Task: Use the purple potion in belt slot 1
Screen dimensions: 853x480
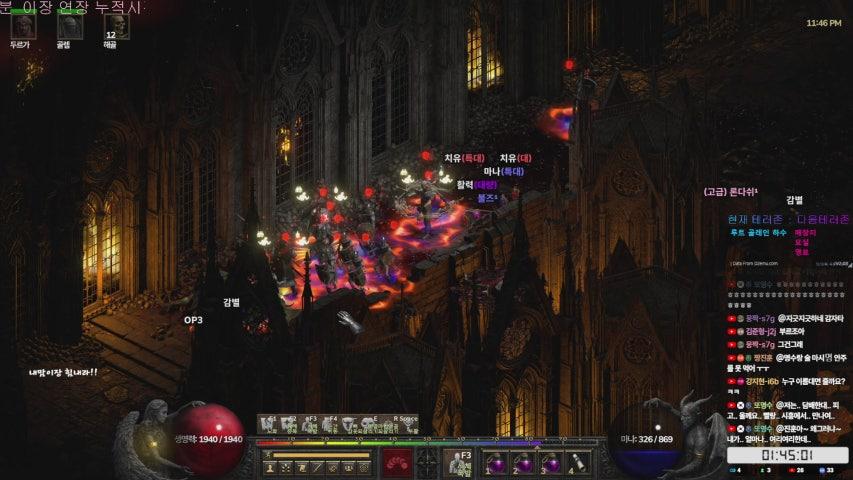Action: click(x=496, y=464)
